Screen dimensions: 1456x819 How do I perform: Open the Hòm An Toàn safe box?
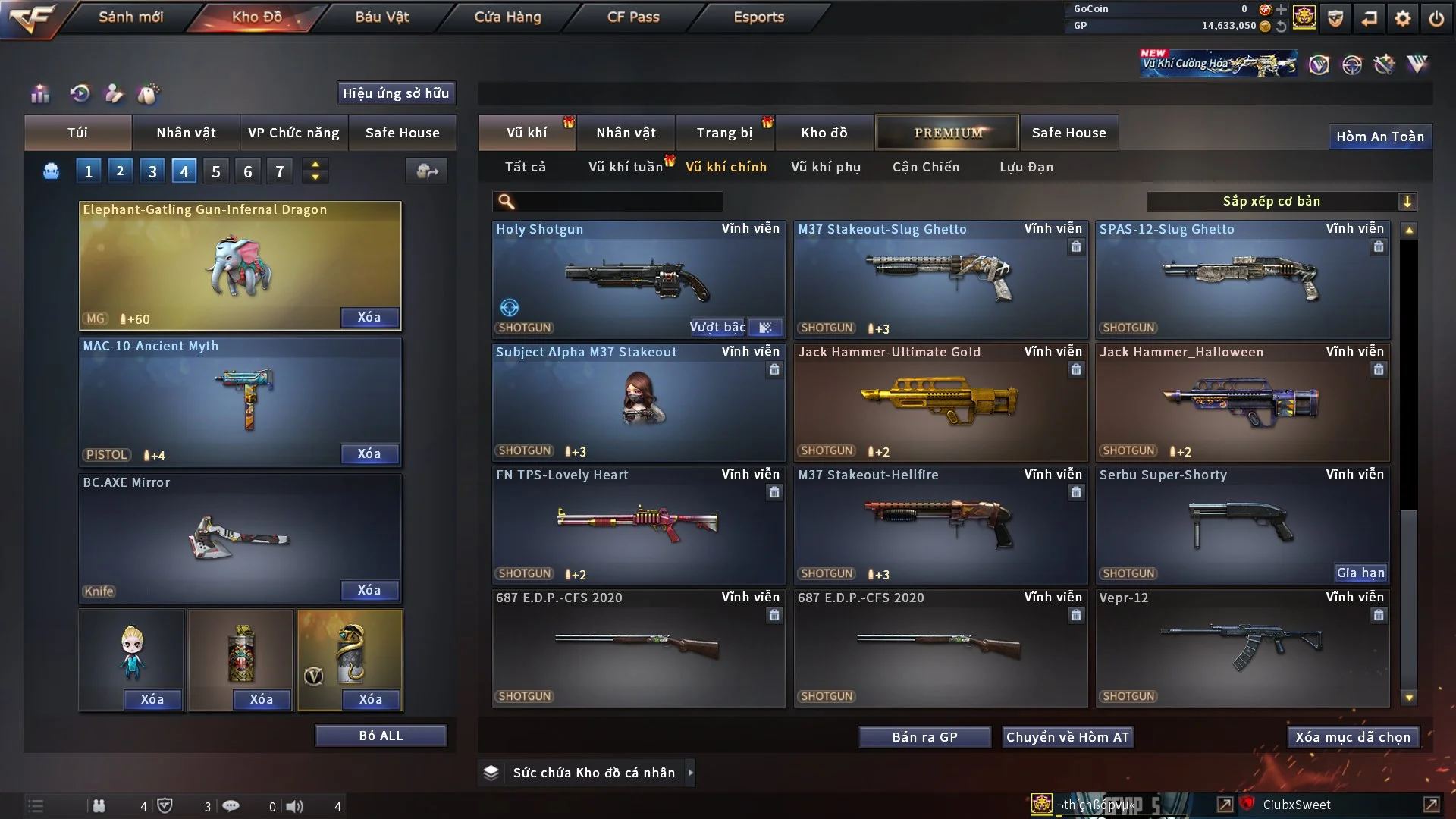point(1379,136)
